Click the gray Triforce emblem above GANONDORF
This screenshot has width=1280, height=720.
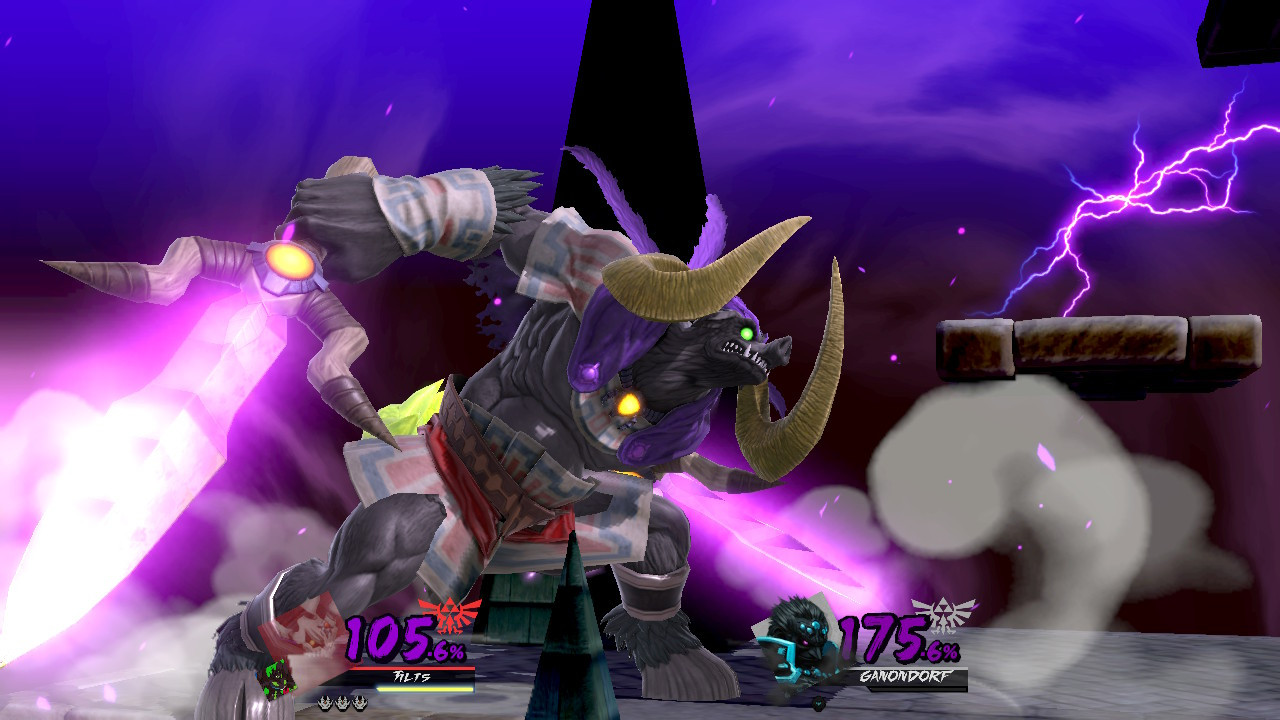(943, 616)
